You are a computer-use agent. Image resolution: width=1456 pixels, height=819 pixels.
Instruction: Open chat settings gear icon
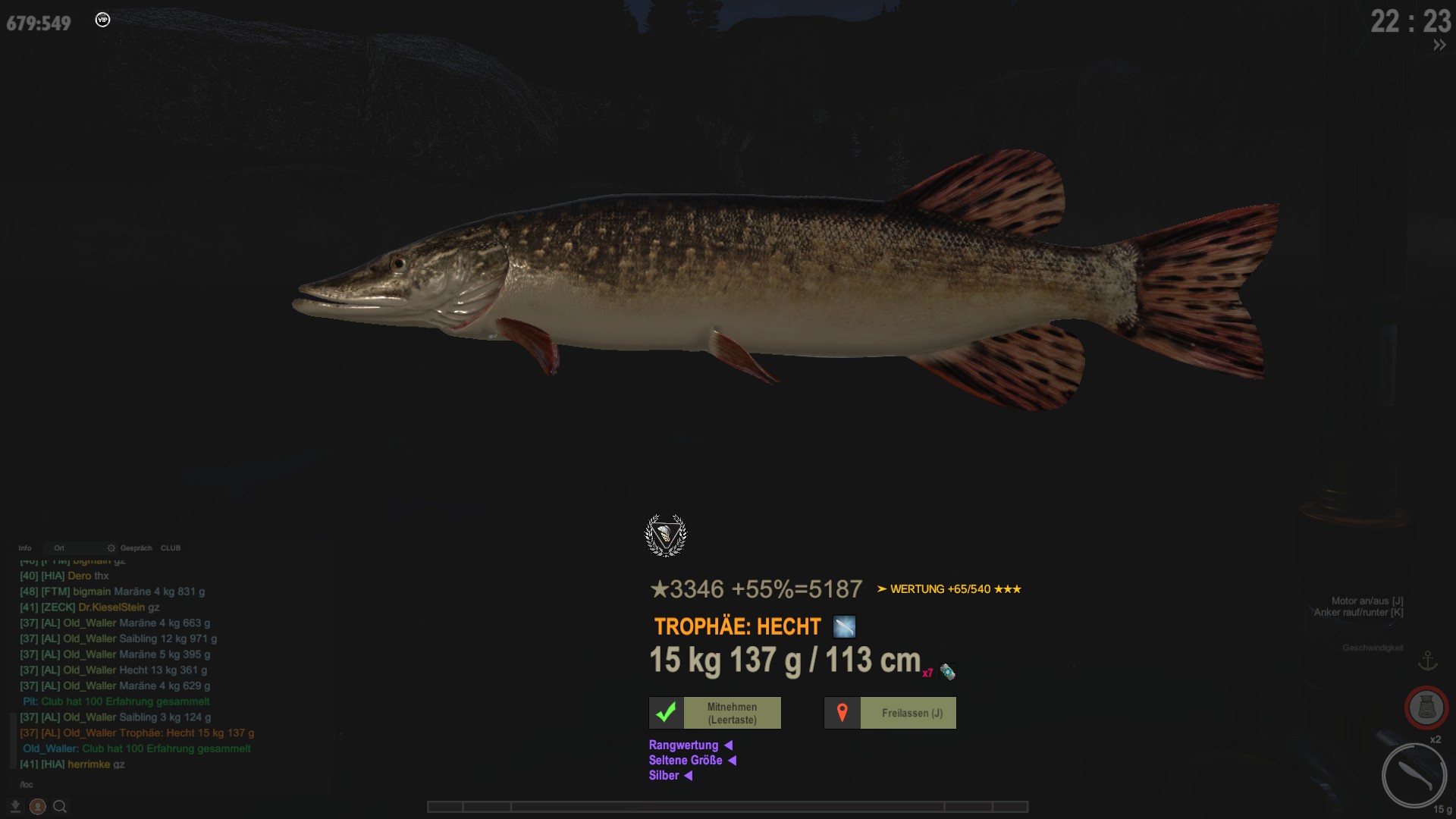pos(111,548)
